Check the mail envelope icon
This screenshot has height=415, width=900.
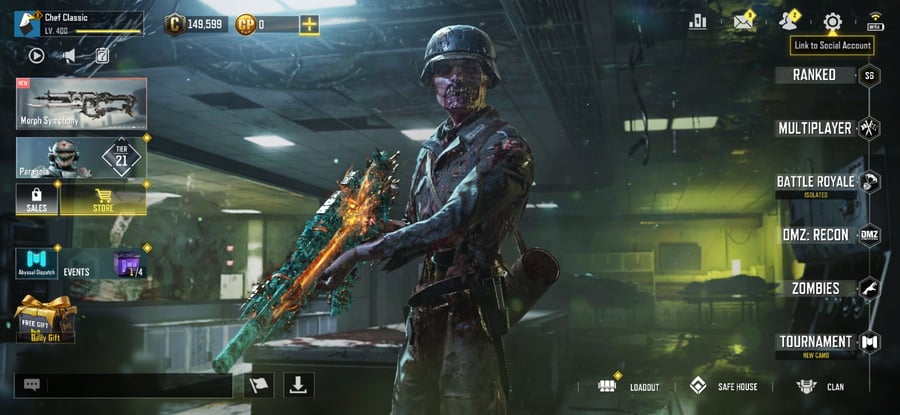click(743, 22)
